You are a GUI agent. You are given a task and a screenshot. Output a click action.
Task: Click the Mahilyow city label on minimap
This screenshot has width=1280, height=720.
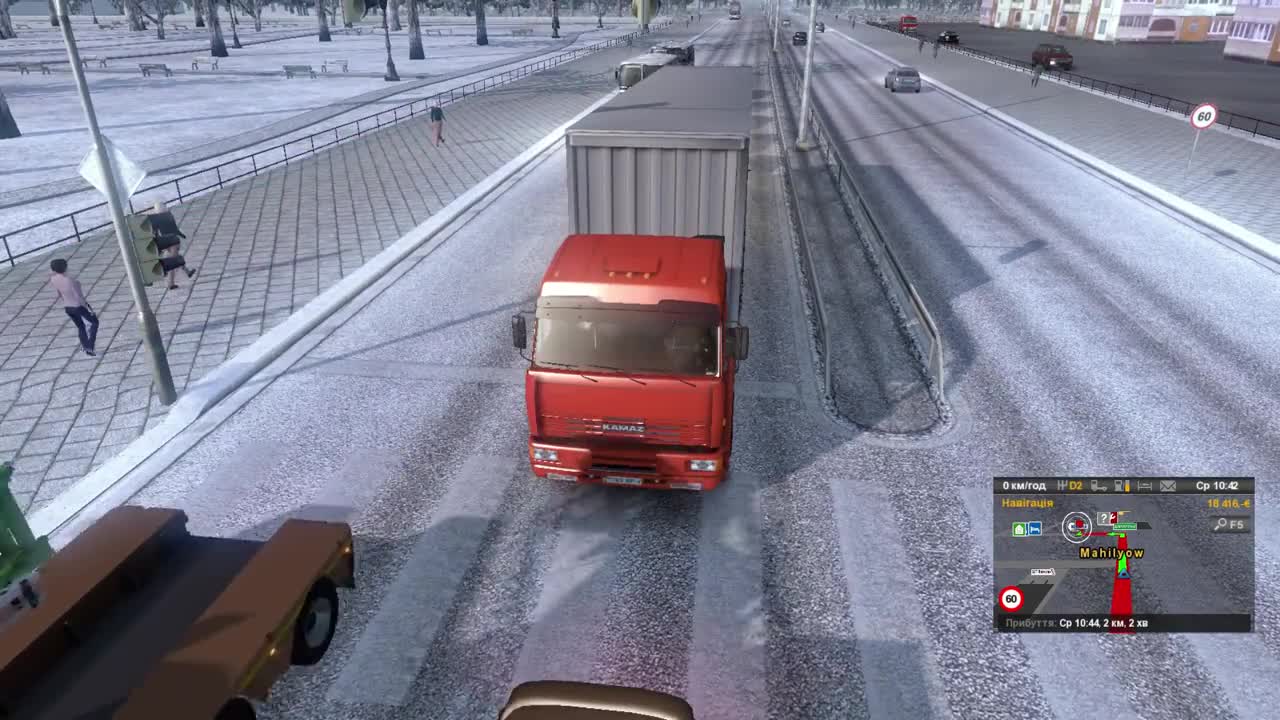coord(1110,551)
